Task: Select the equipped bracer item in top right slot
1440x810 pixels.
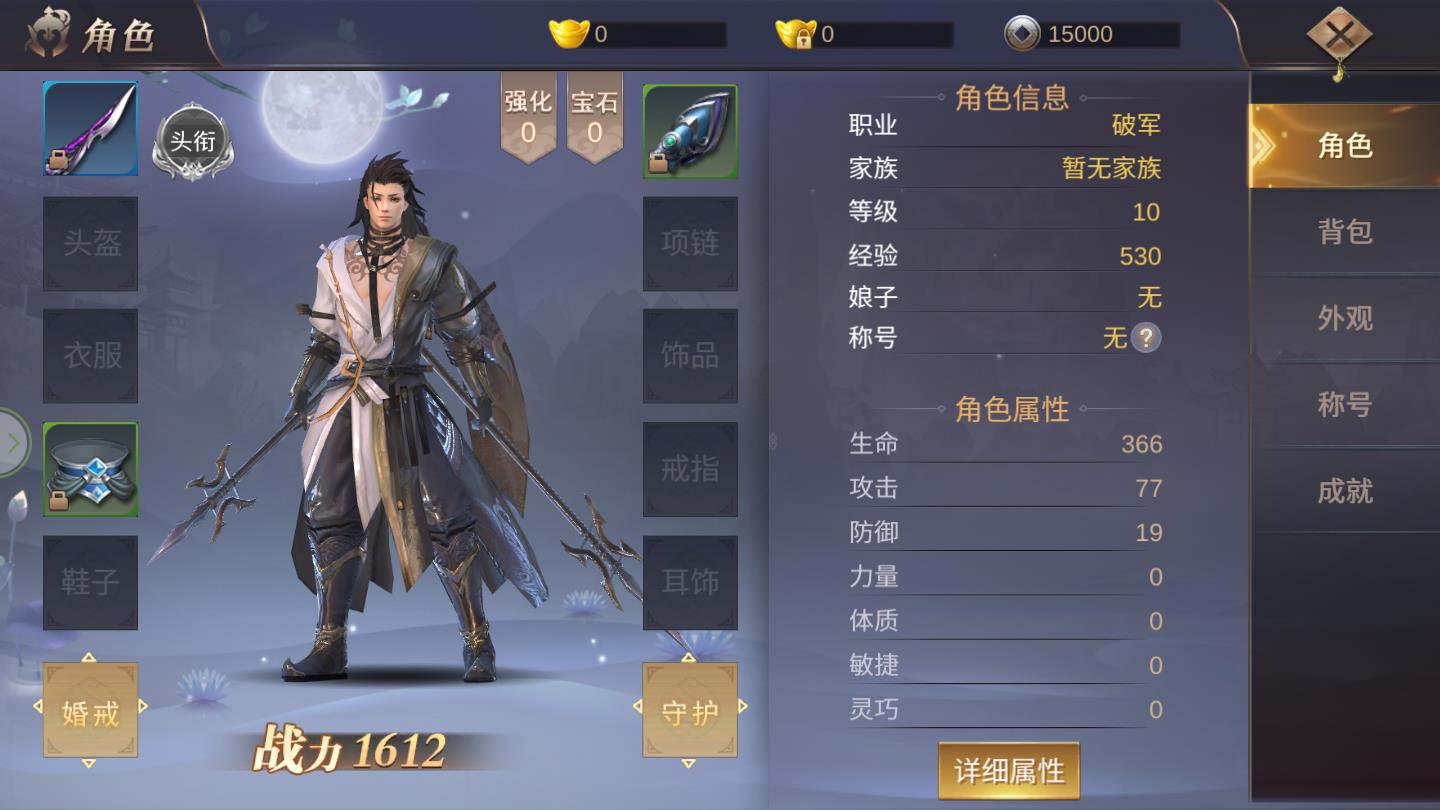Action: point(689,128)
